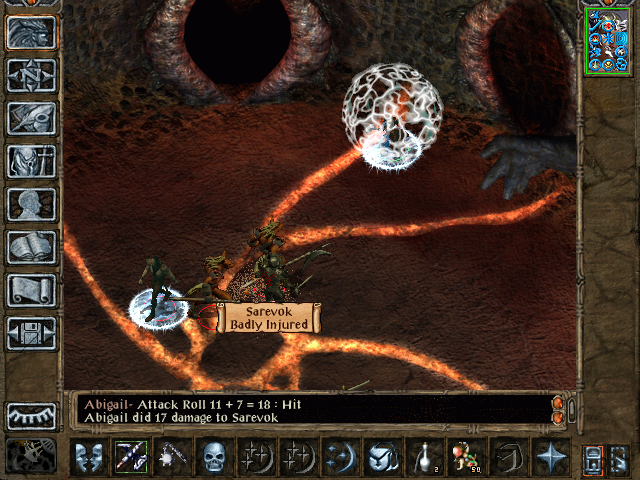This screenshot has height=480, width=640.
Task: Click the upper orange gem beside message log
Action: (x=558, y=403)
